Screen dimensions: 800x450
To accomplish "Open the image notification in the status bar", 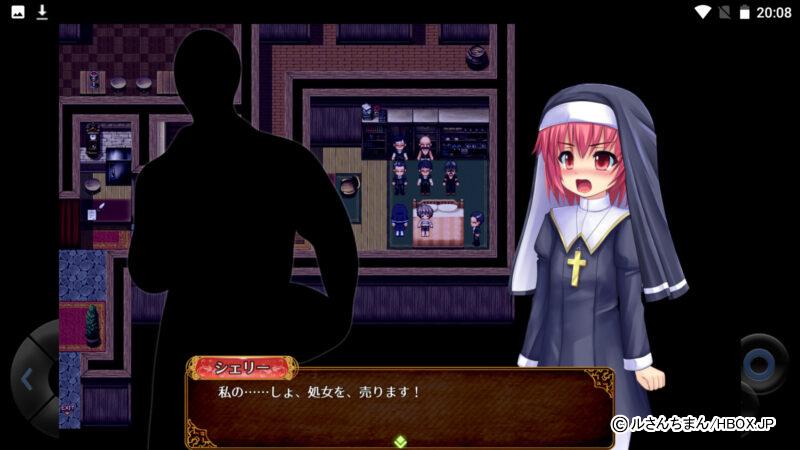I will pos(18,12).
